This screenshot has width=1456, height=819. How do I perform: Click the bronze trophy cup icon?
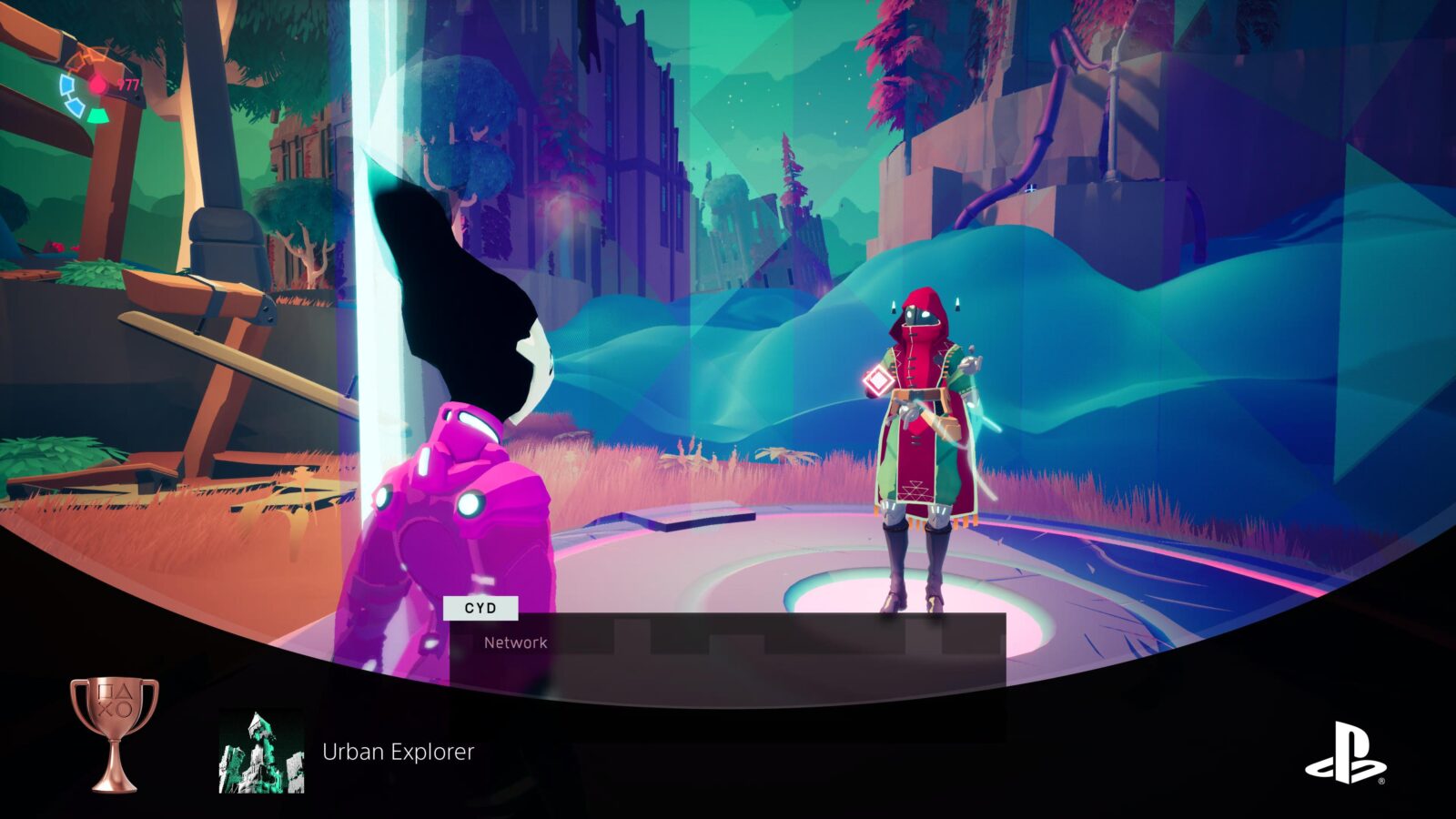tap(115, 733)
